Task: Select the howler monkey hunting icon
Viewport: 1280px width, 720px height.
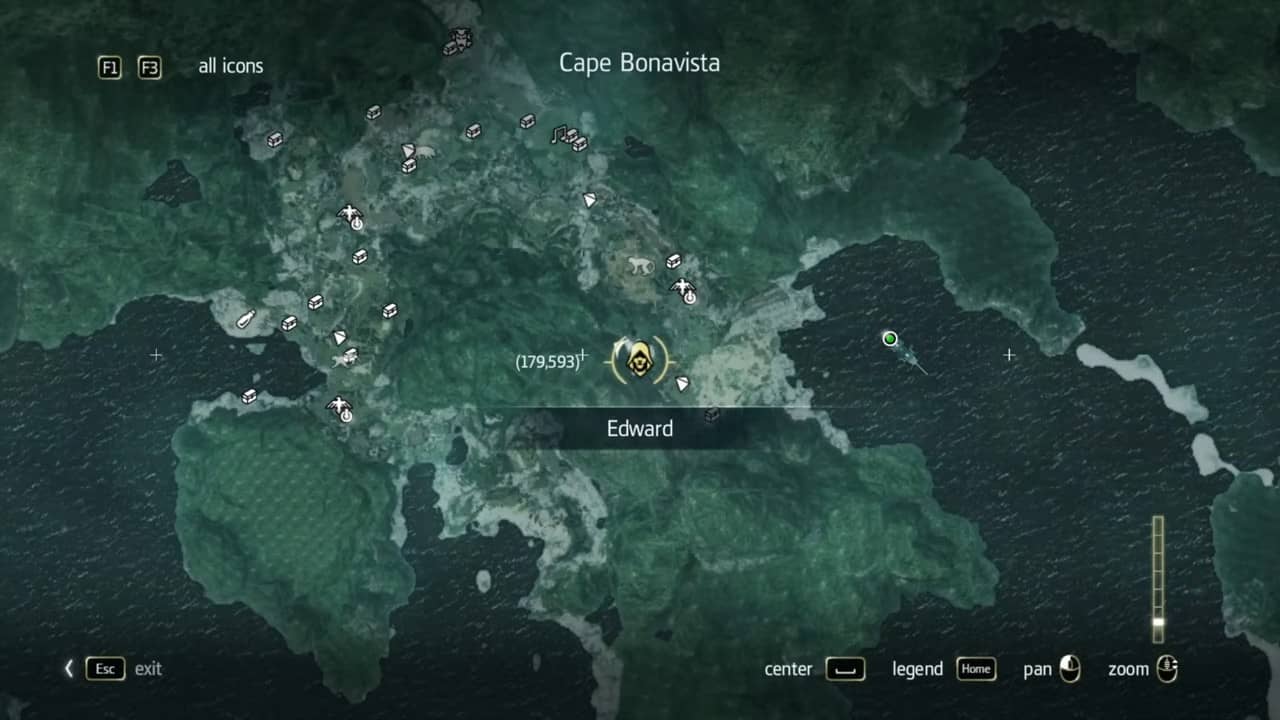Action: pos(637,262)
